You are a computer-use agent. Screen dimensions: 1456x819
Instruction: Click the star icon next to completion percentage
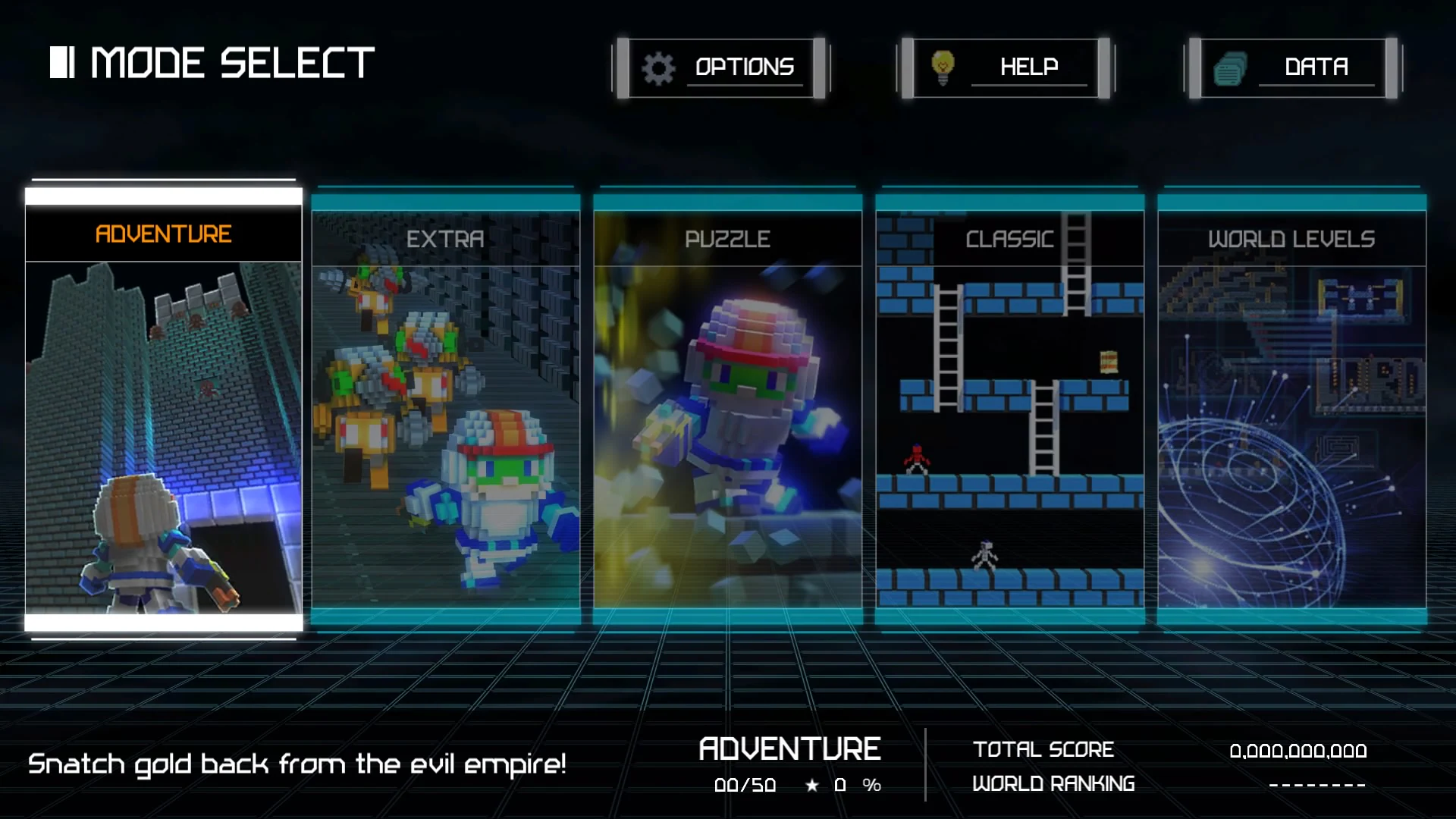(811, 786)
